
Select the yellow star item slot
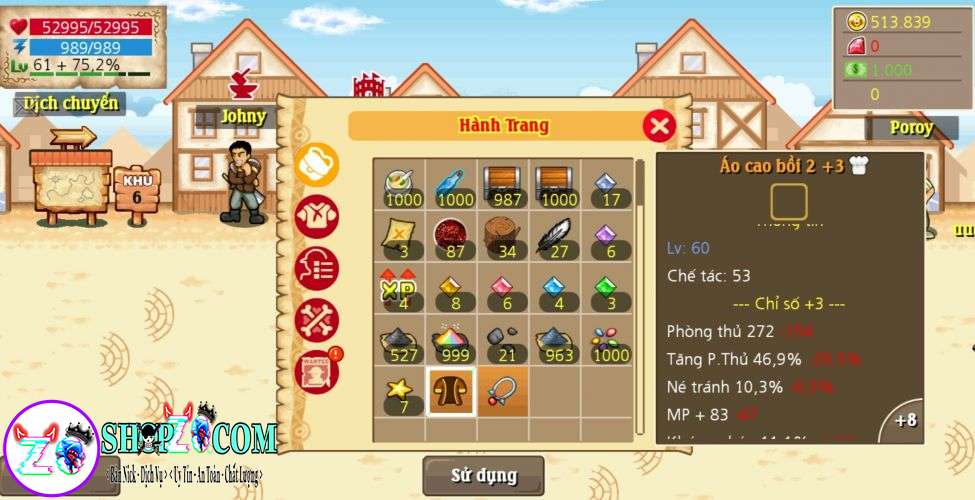[x=399, y=391]
